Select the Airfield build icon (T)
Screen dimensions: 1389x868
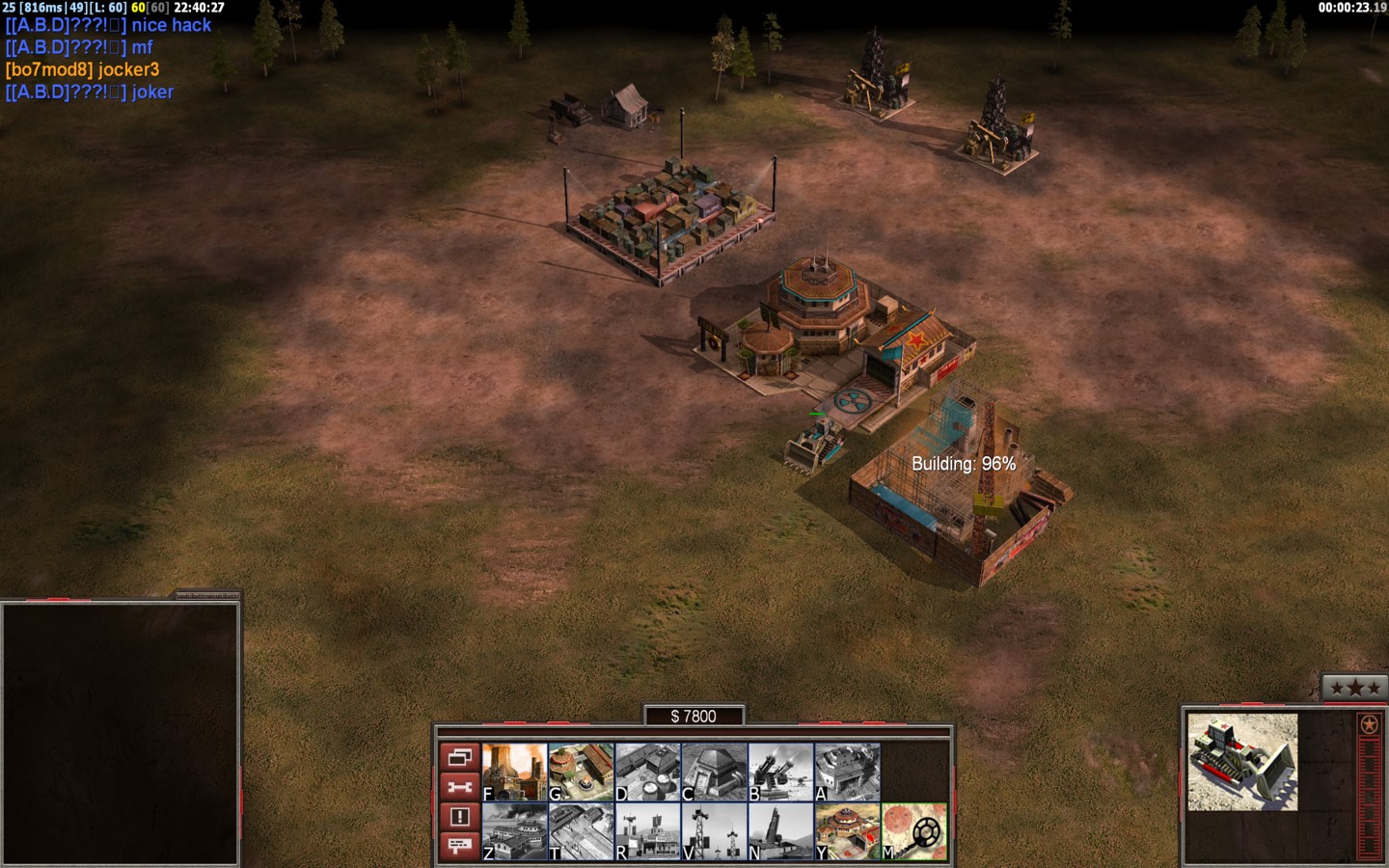581,831
